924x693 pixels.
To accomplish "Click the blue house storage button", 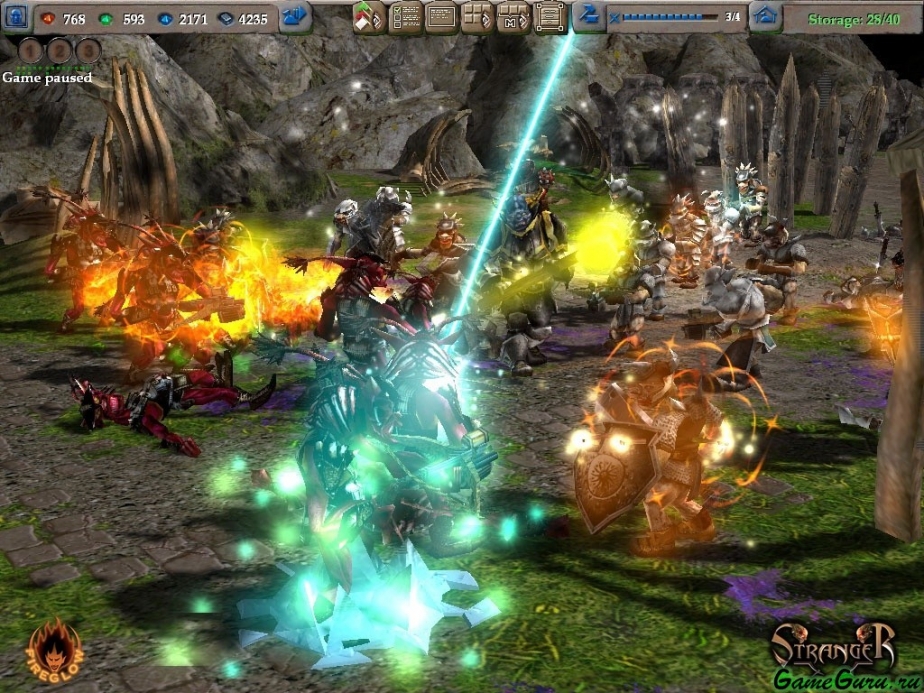I will coord(765,17).
